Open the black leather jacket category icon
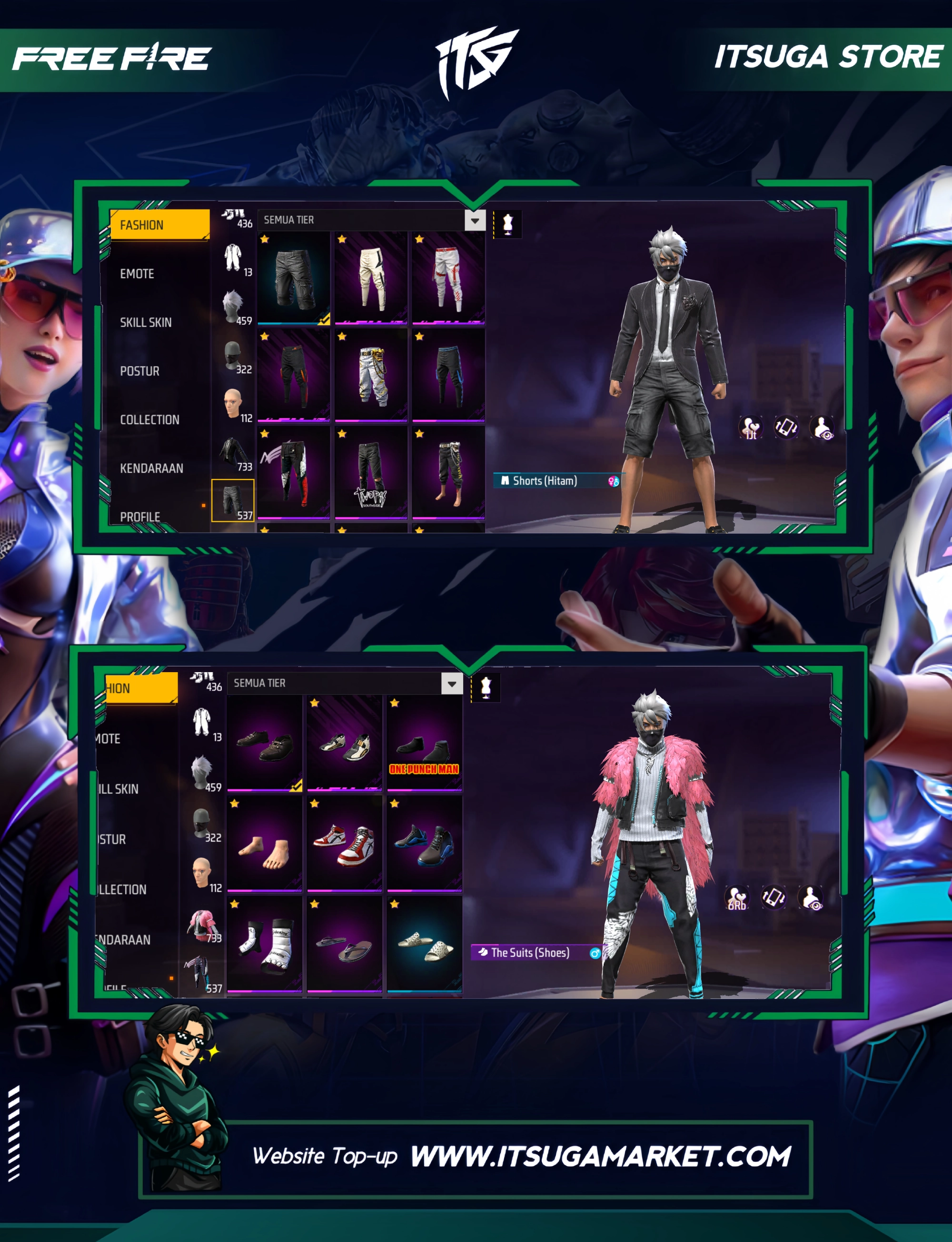 click(233, 453)
